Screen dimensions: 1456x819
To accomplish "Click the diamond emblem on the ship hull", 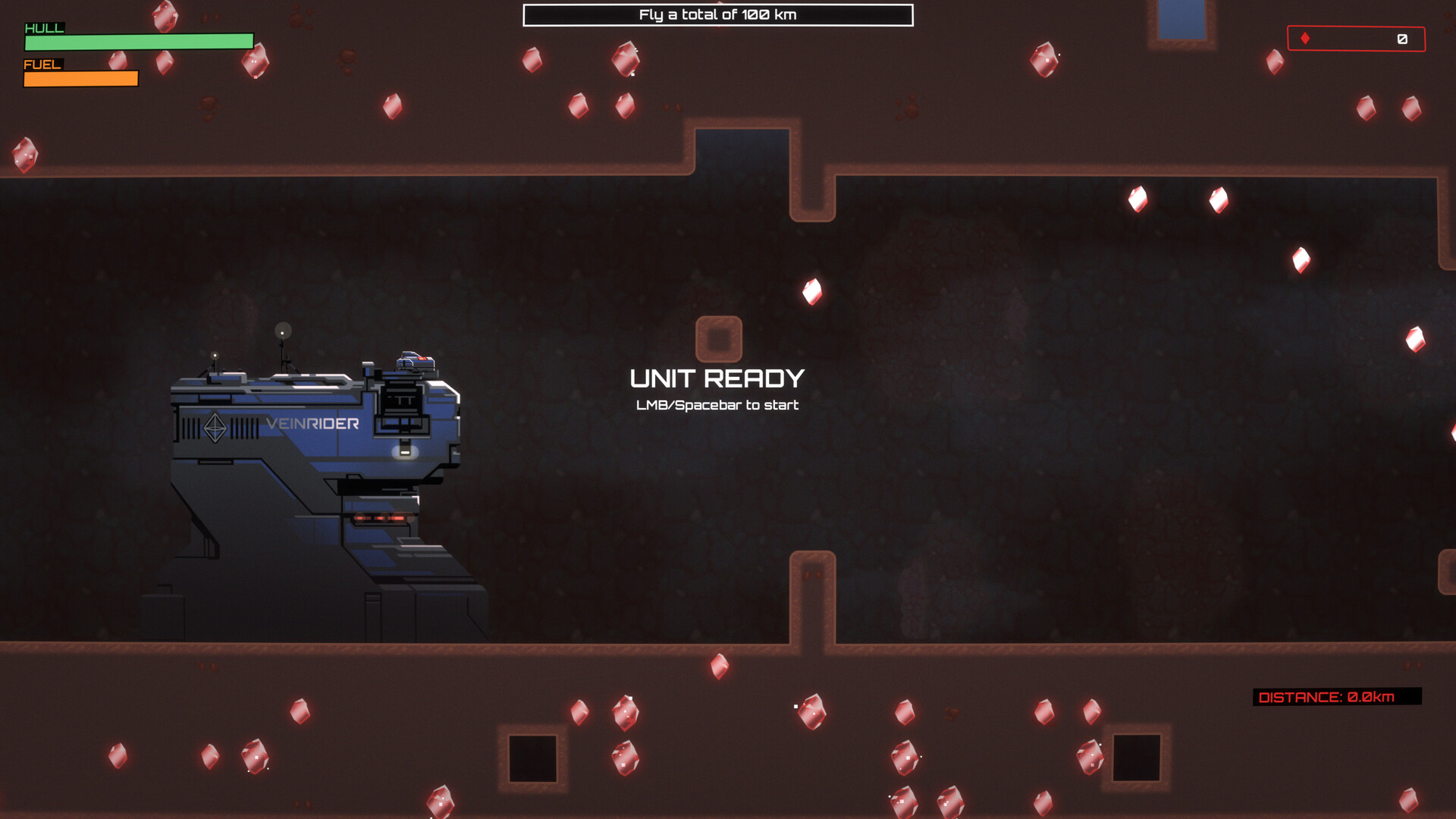I will click(x=215, y=426).
